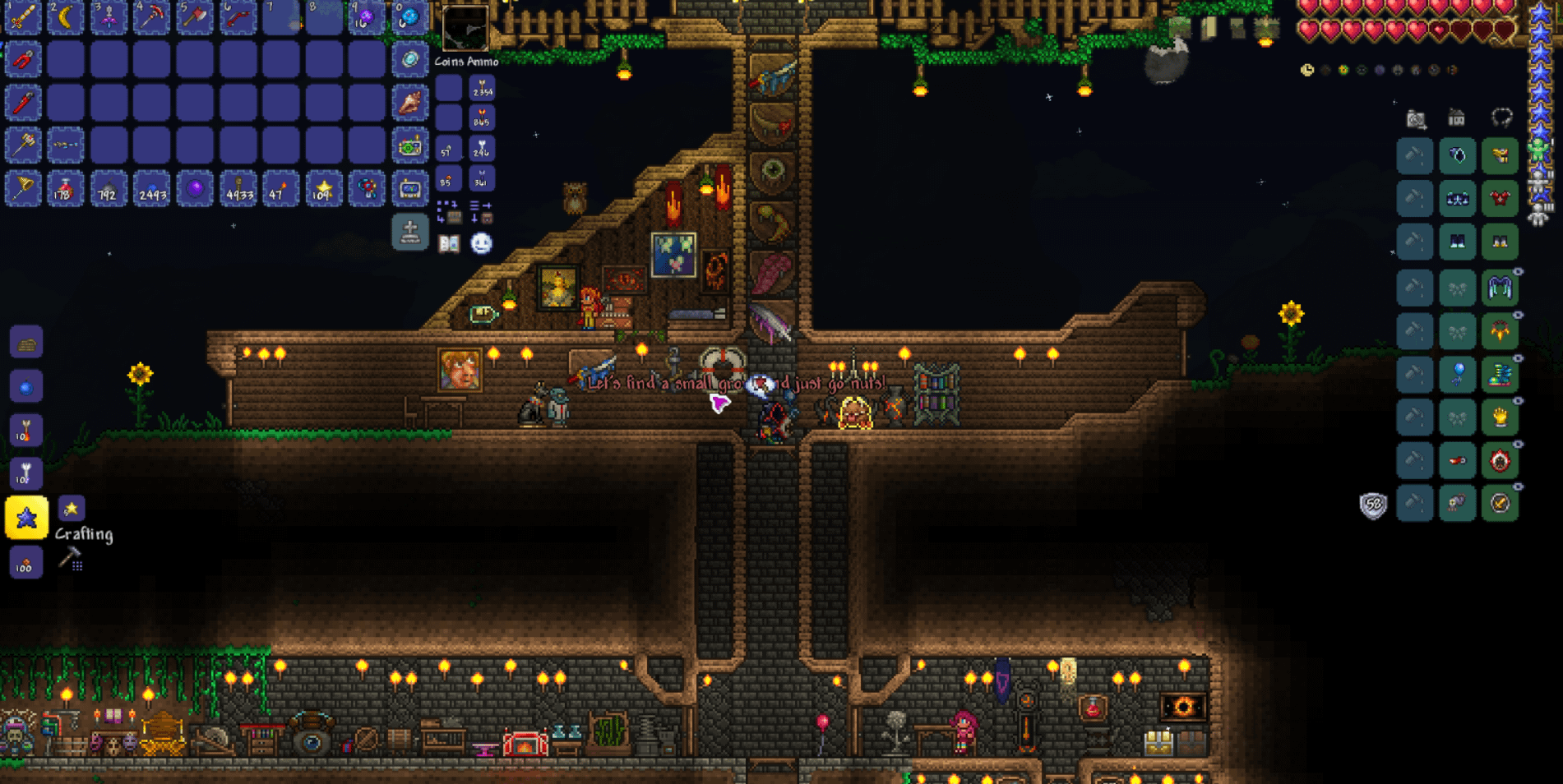Select the blue bomb crafting recipe

[x=26, y=386]
